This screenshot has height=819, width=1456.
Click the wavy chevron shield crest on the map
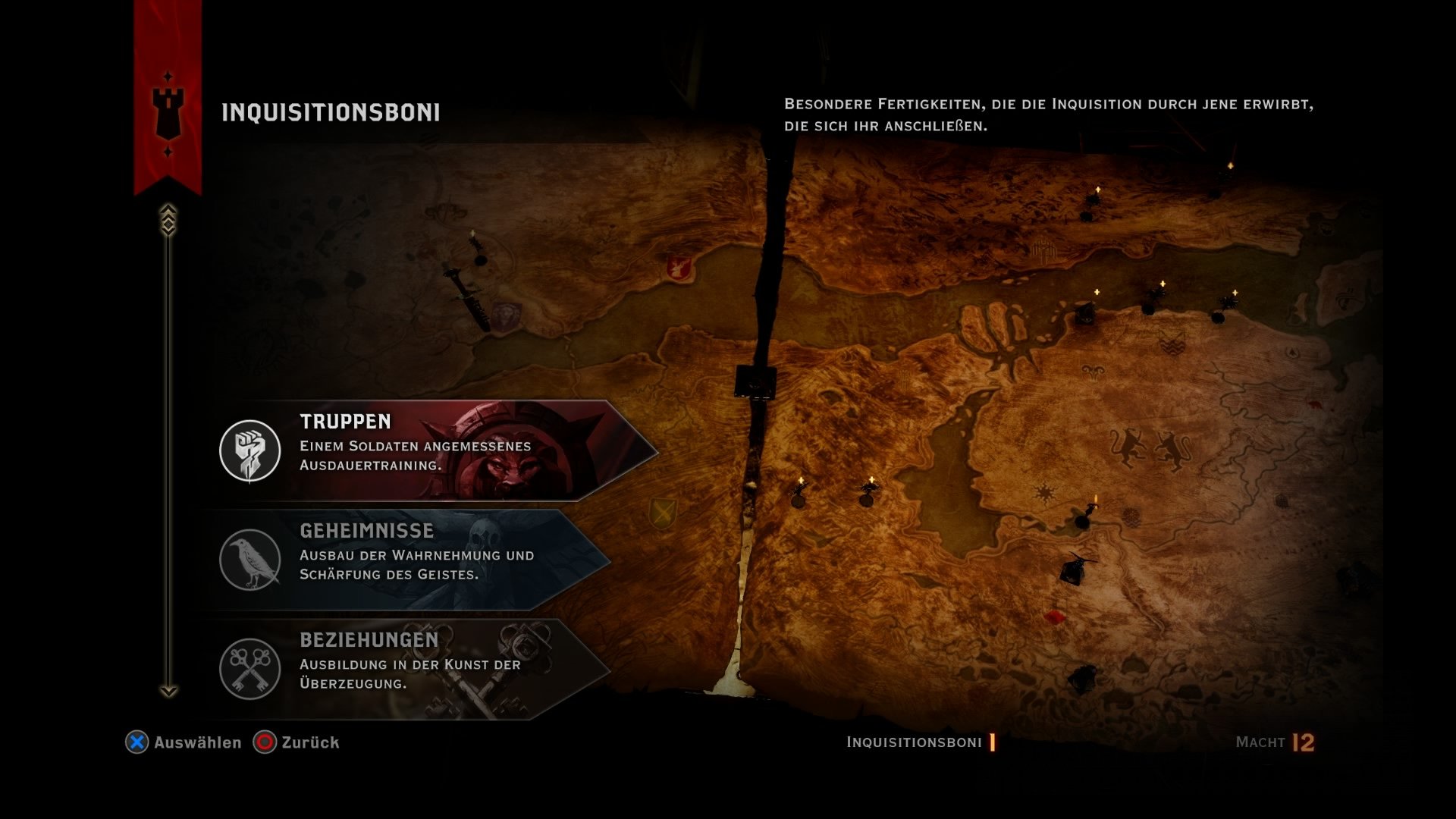click(x=1172, y=343)
